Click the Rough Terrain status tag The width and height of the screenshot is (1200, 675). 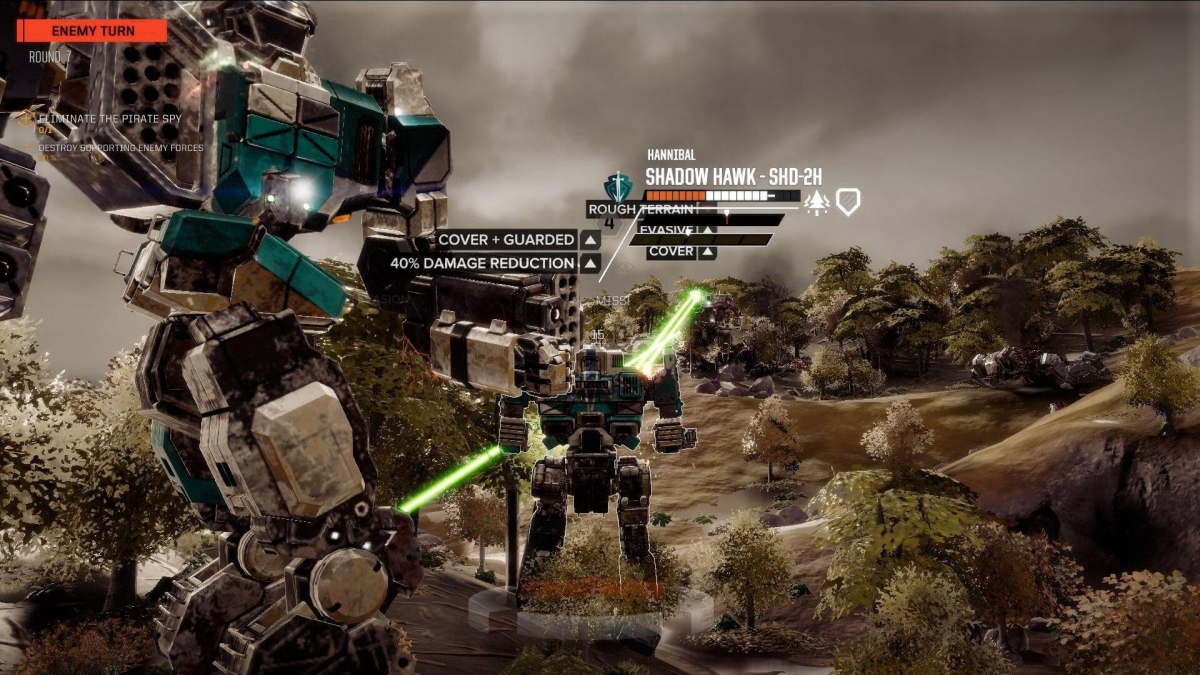[641, 210]
